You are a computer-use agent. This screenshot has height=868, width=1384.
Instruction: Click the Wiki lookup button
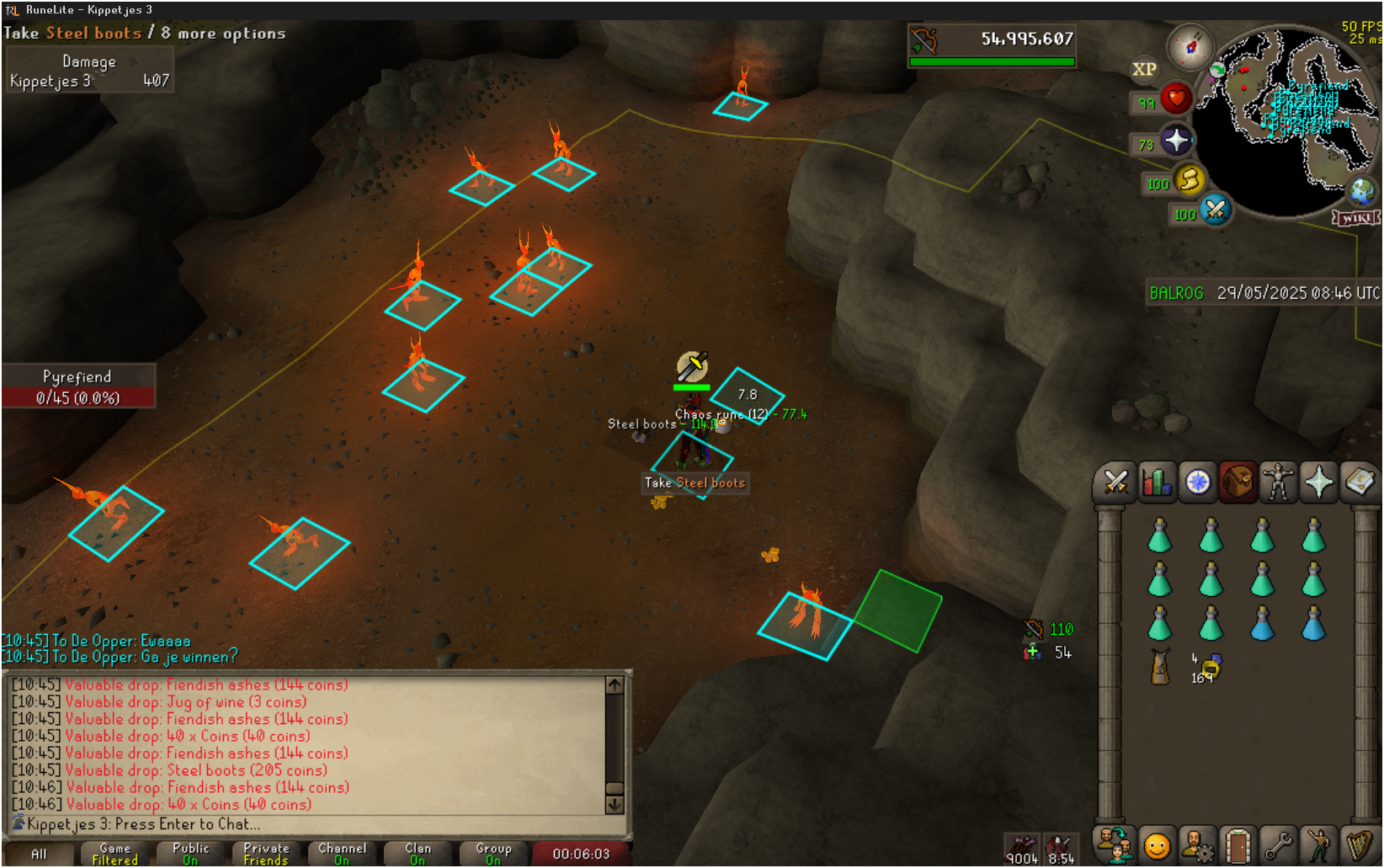point(1355,218)
